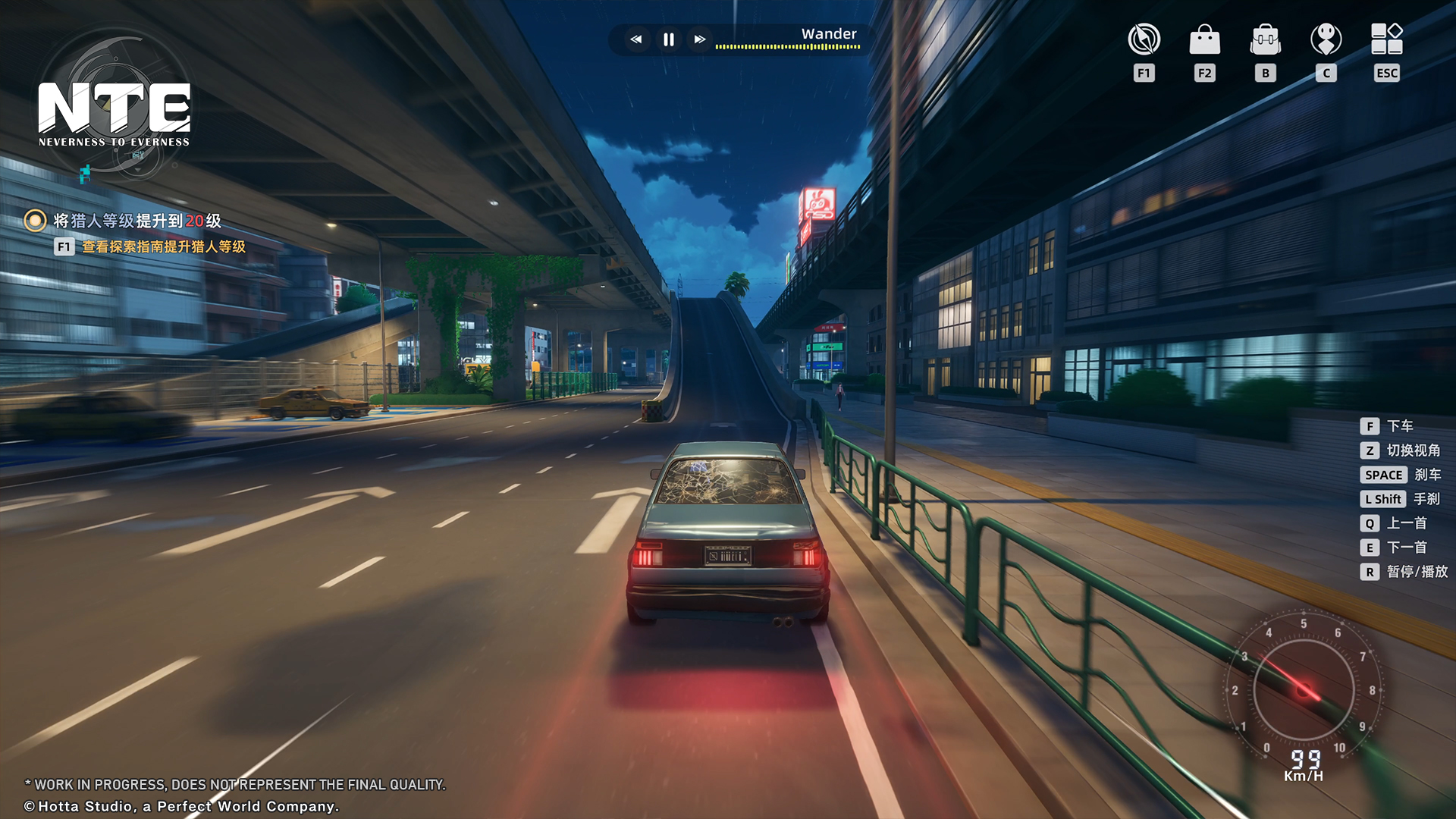Screen dimensions: 1456x819
Task: Select the Wander song title label
Action: point(829,33)
